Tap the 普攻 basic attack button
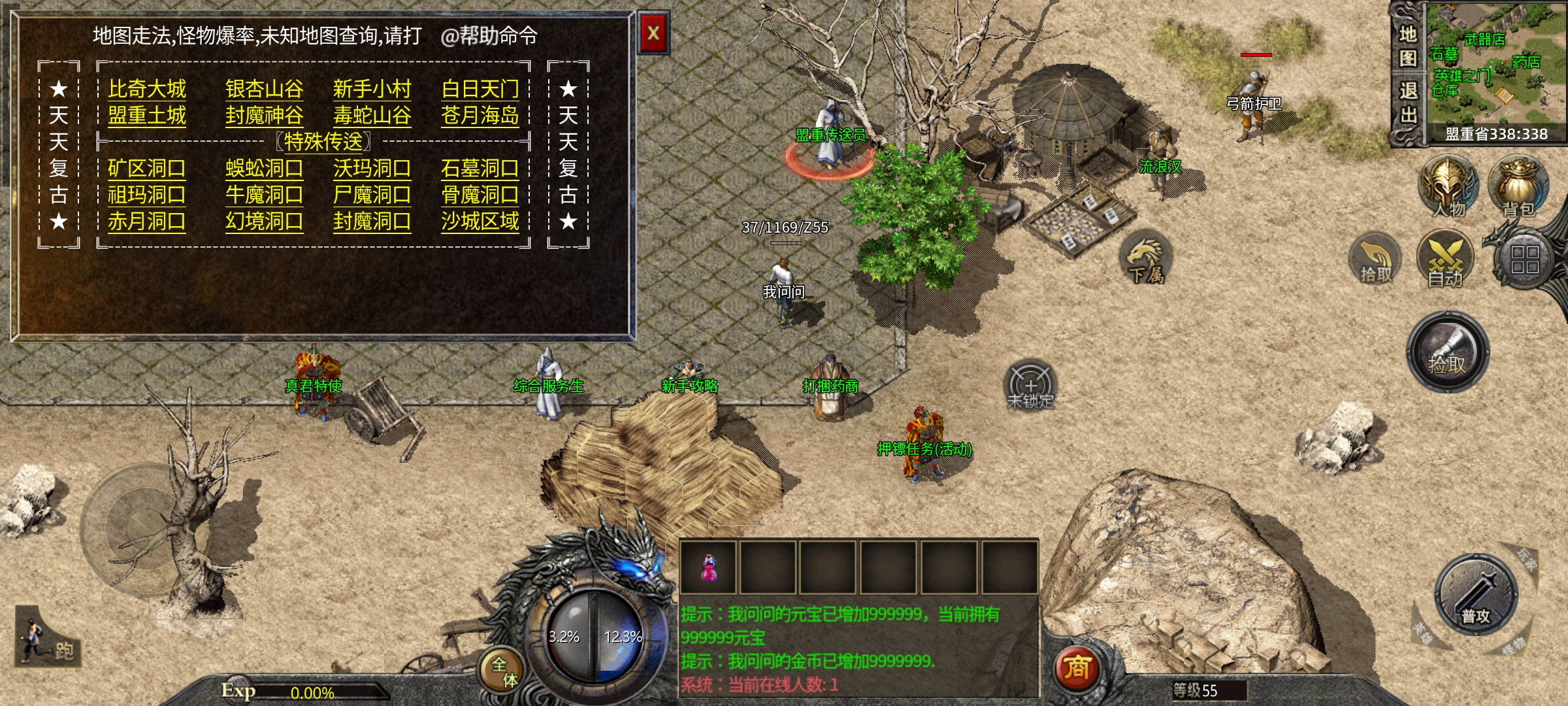Screen dimensions: 1568x706 coord(1475,595)
